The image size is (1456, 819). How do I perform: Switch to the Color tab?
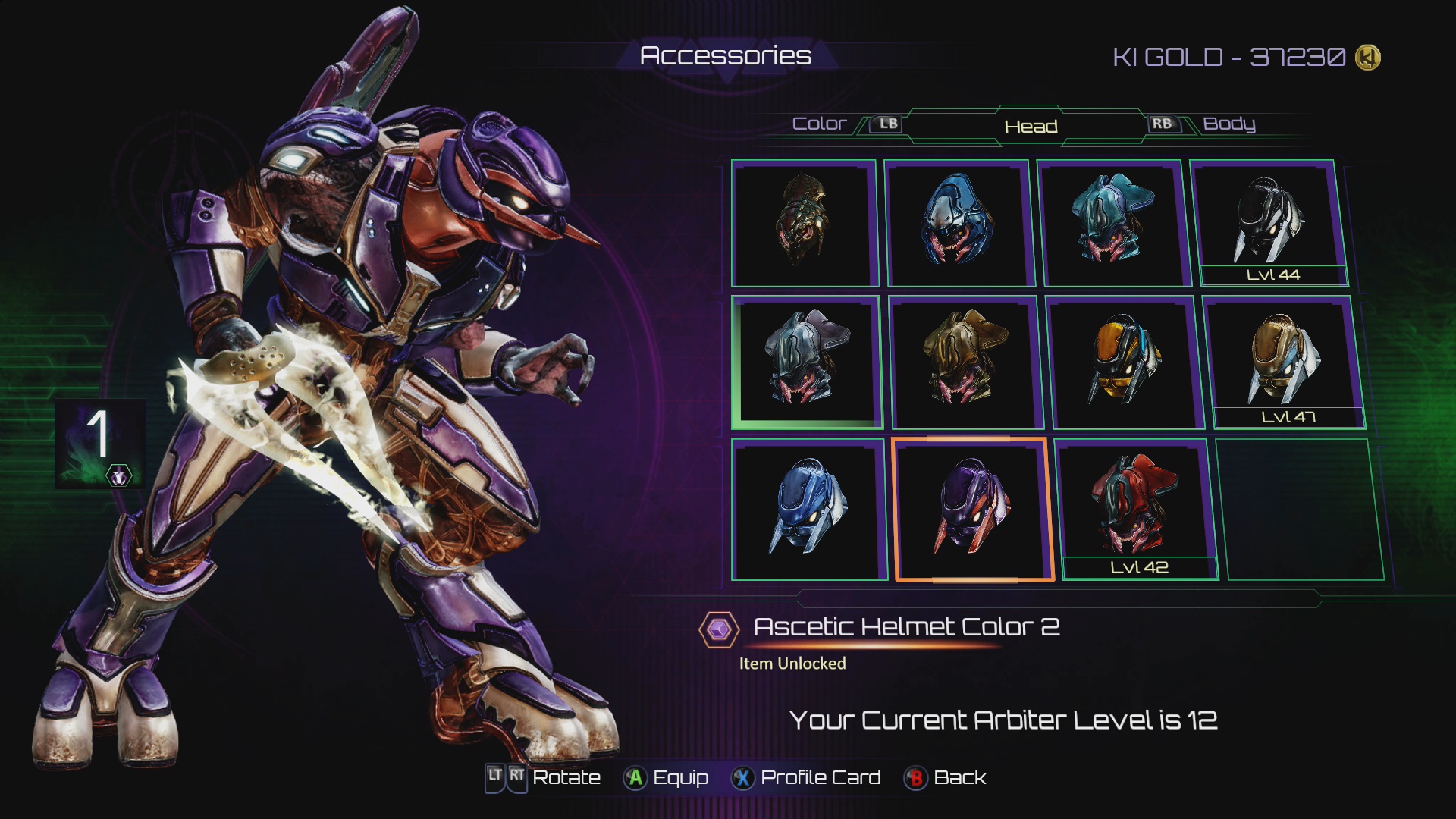(x=819, y=124)
